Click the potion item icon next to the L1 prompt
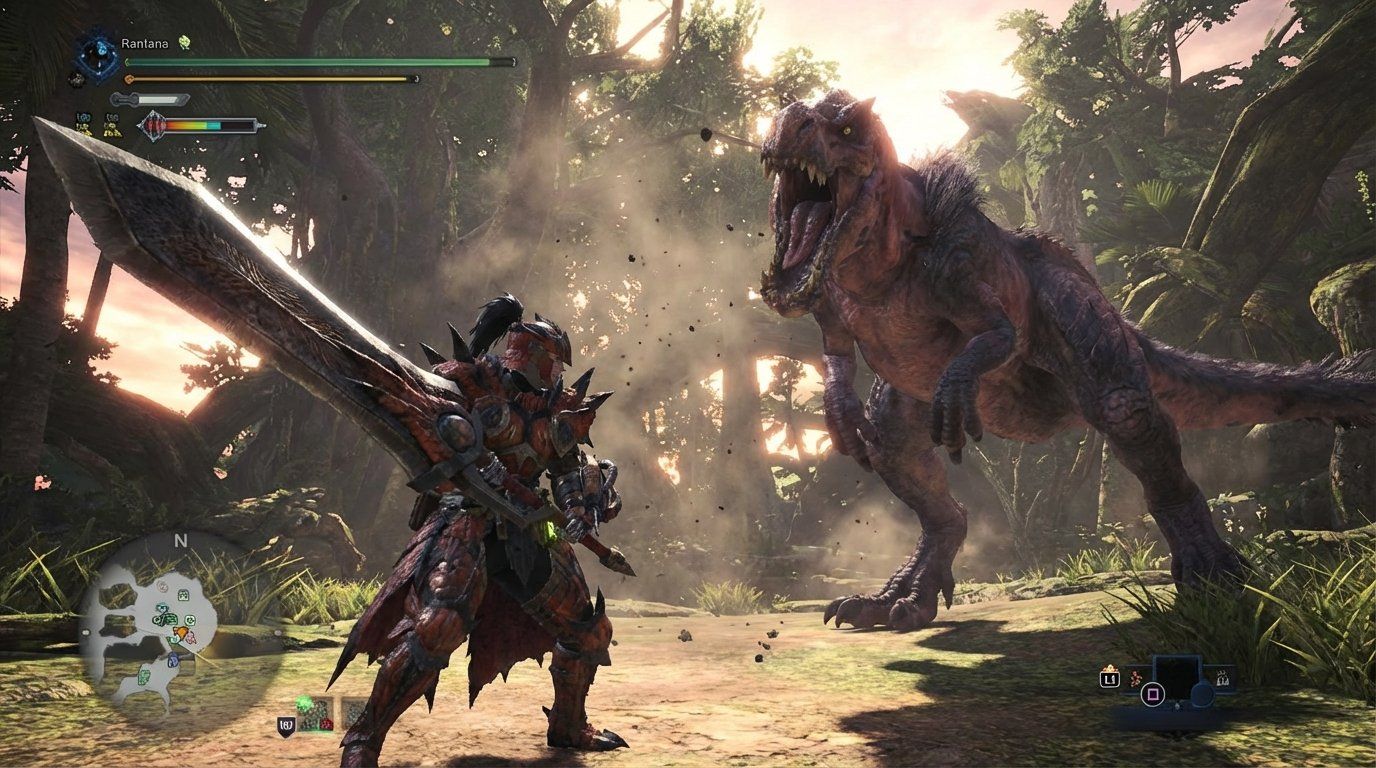This screenshot has width=1376, height=768. [1136, 678]
